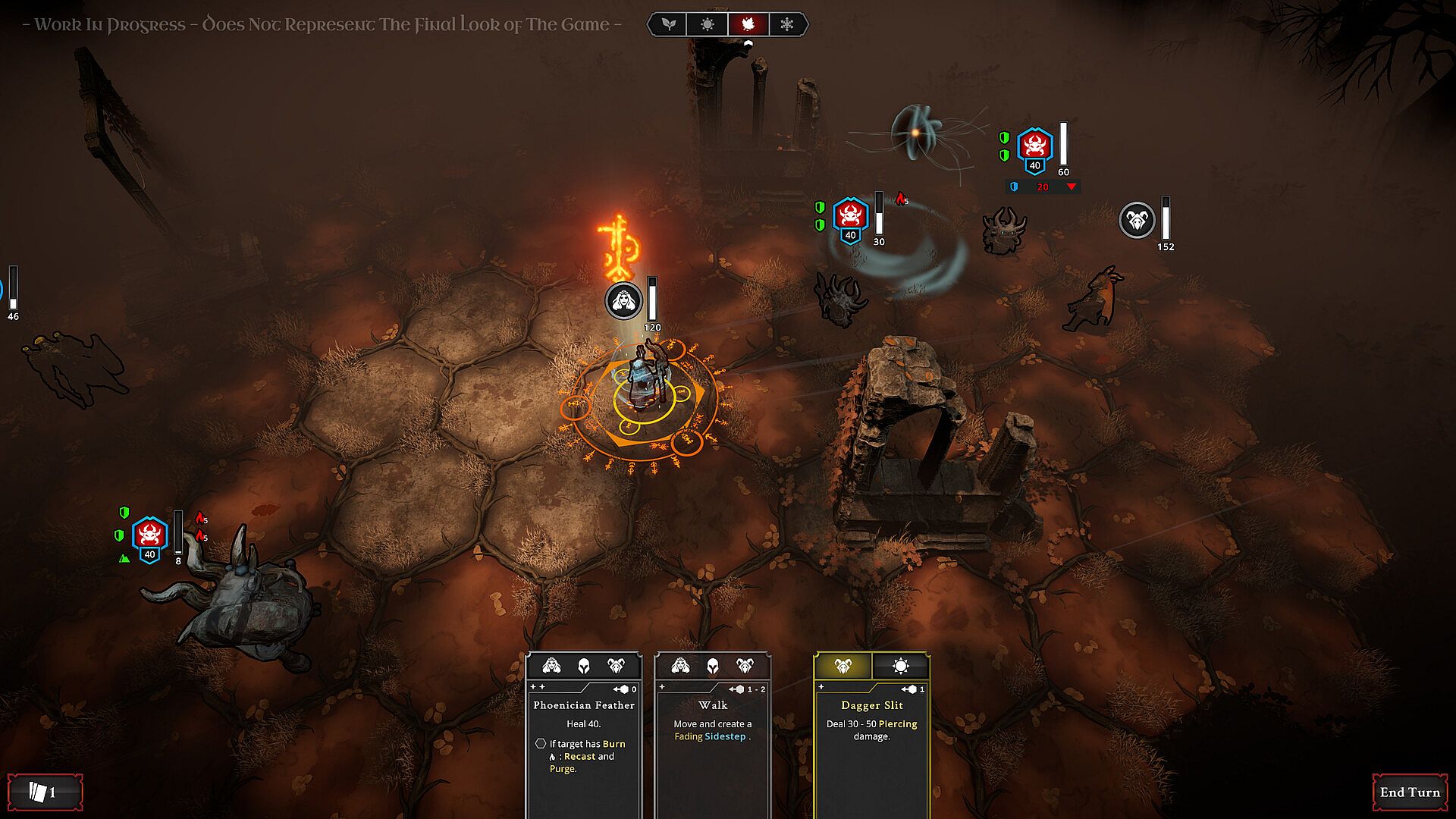This screenshot has height=819, width=1456.
Task: Select the spring sprout season icon
Action: pos(668,24)
